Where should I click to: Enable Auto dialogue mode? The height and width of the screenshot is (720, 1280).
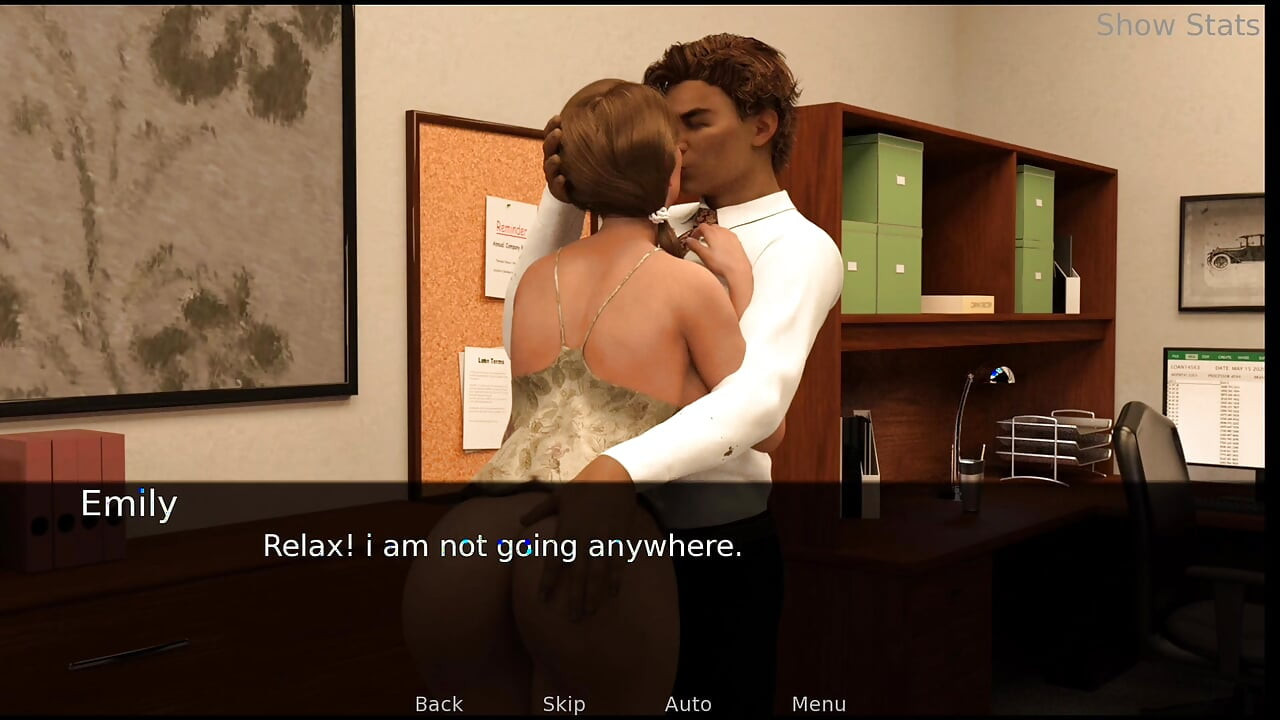(688, 703)
